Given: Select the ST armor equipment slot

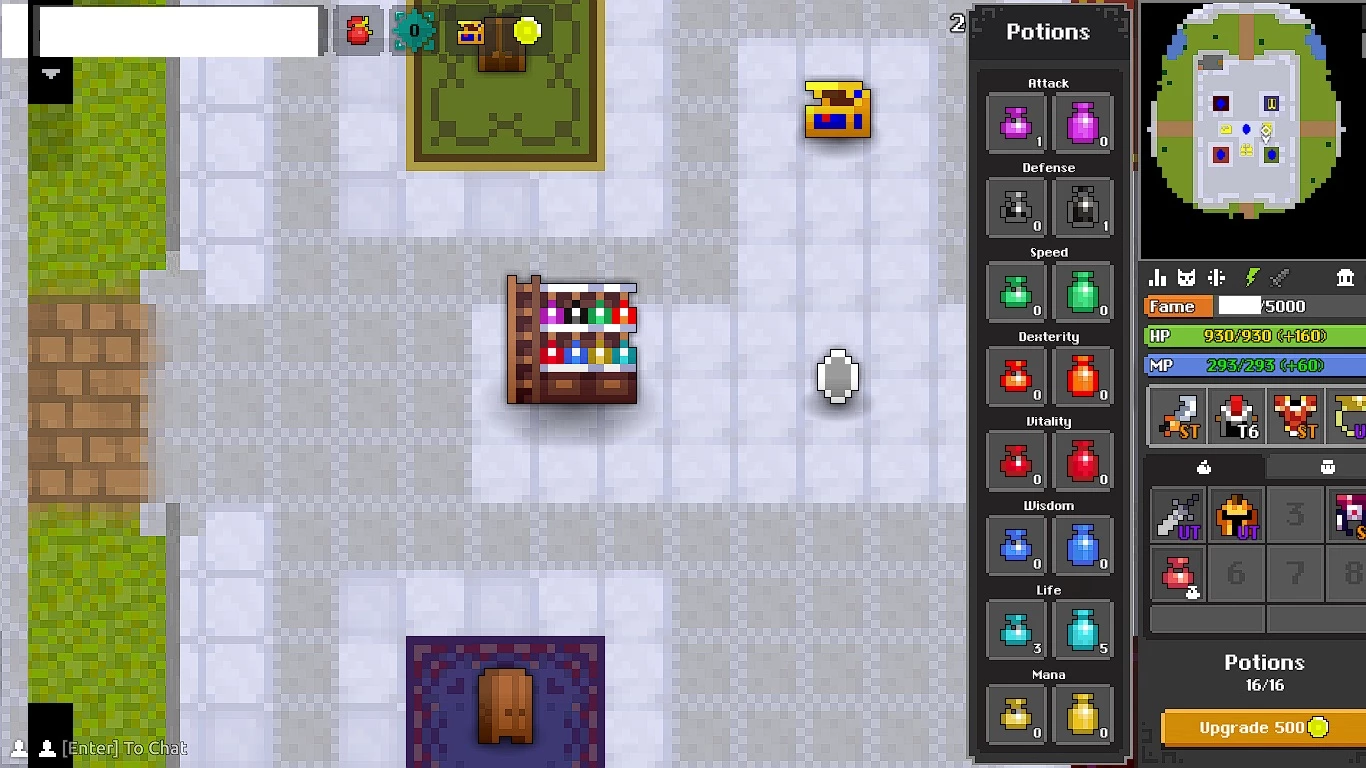Looking at the screenshot, I should click(1293, 415).
